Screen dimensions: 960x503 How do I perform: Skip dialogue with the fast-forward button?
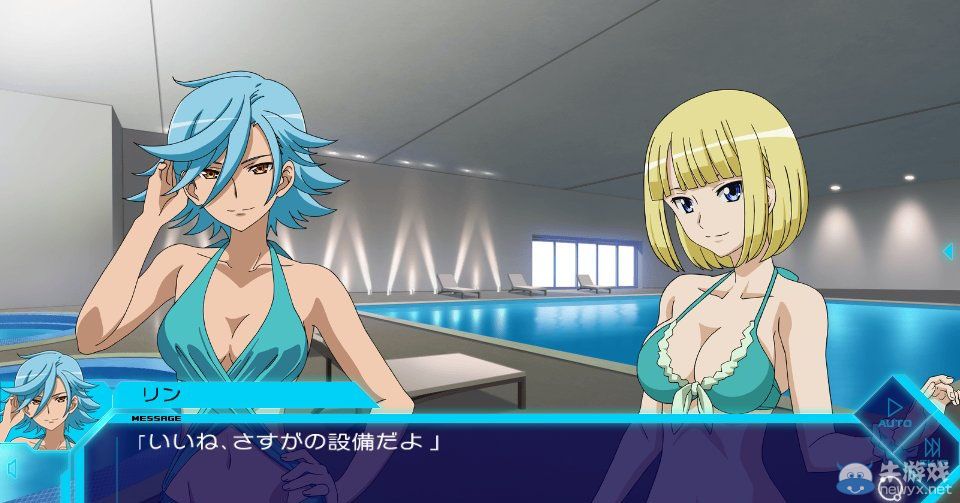coord(933,445)
